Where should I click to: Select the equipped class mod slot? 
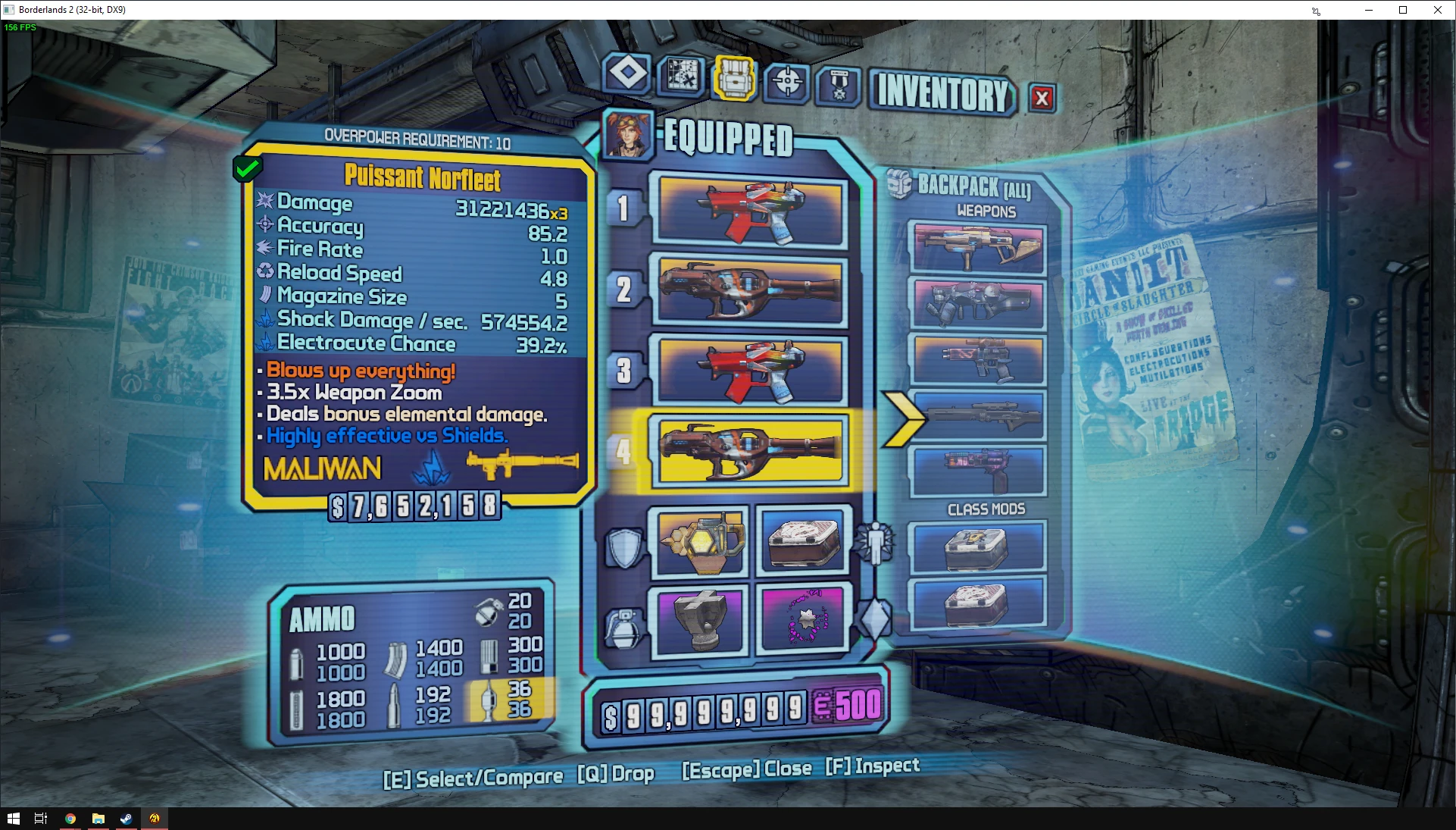tap(803, 541)
